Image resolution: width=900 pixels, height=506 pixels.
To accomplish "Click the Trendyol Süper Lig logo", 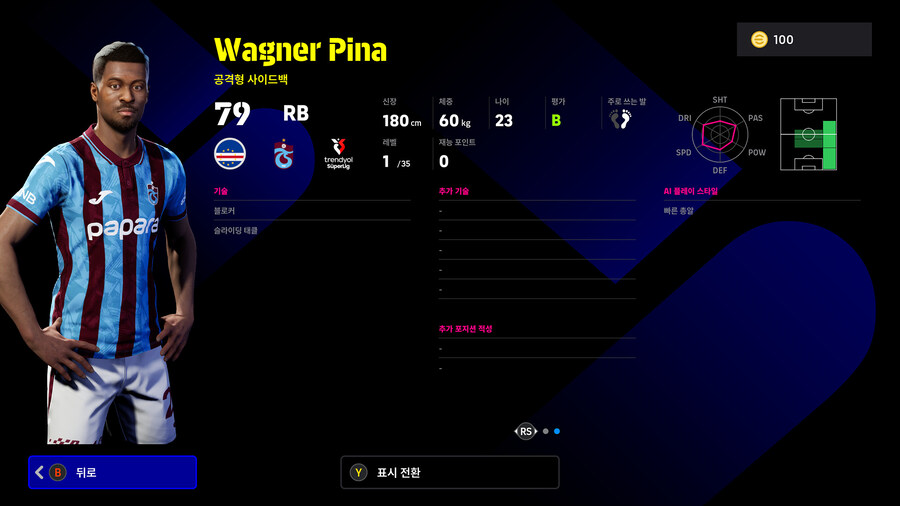I will point(338,154).
